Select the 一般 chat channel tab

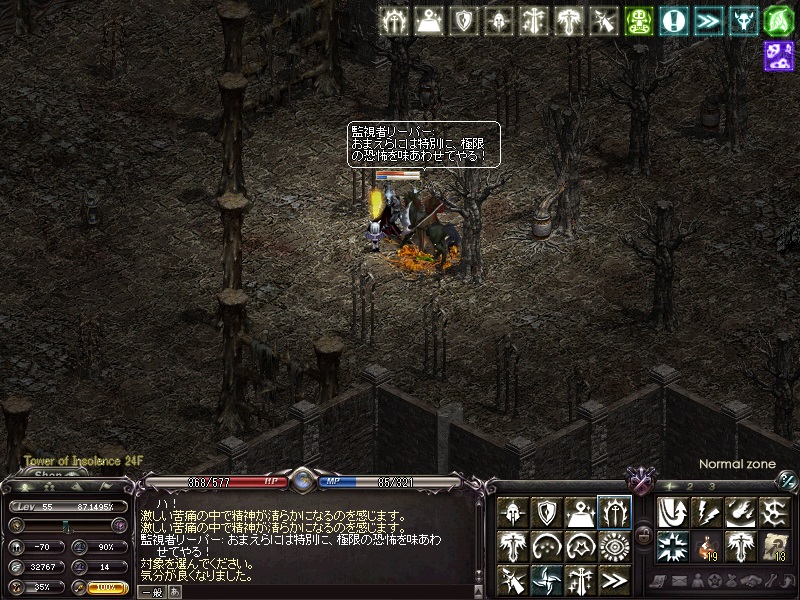click(x=150, y=593)
